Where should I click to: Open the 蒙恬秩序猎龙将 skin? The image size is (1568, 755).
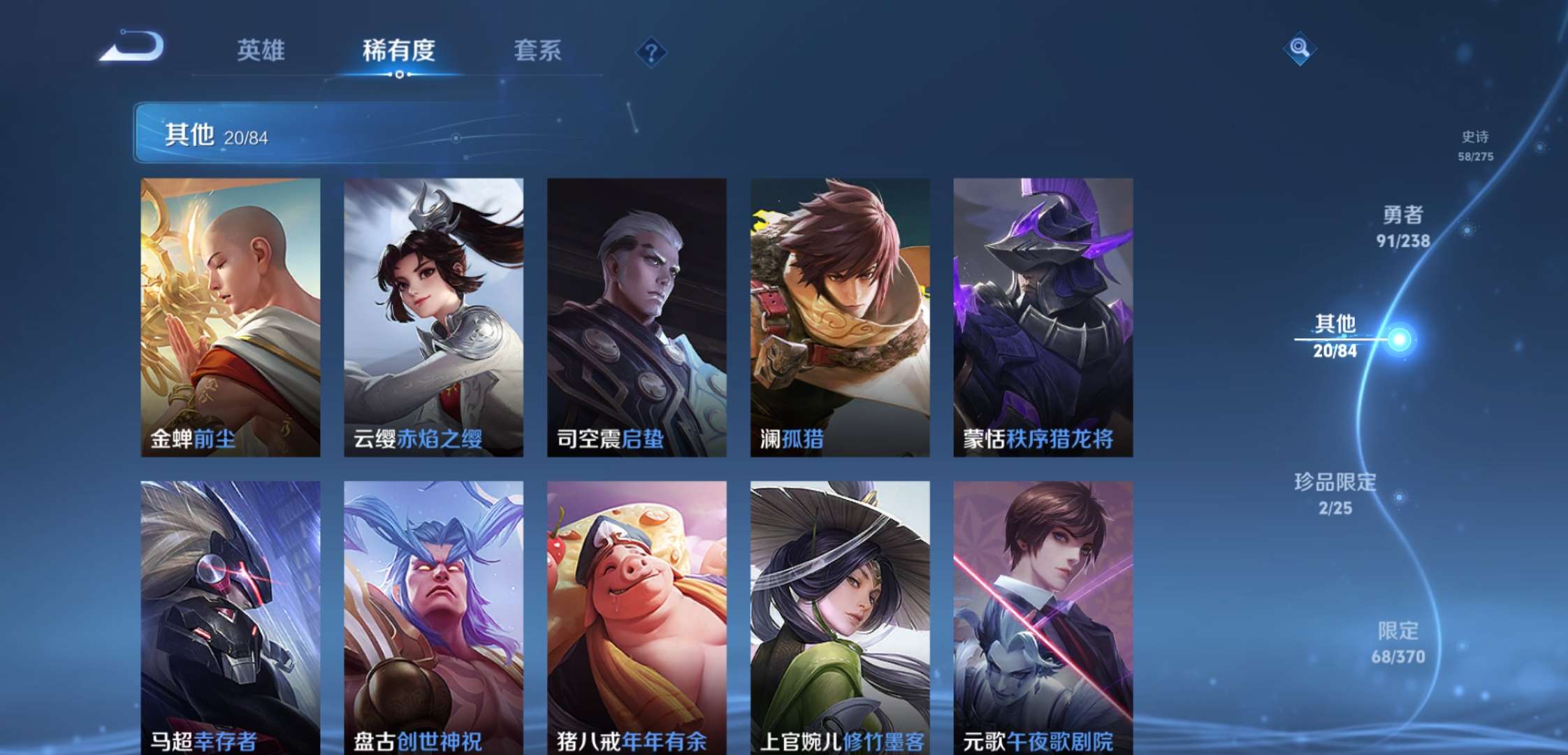point(1043,315)
